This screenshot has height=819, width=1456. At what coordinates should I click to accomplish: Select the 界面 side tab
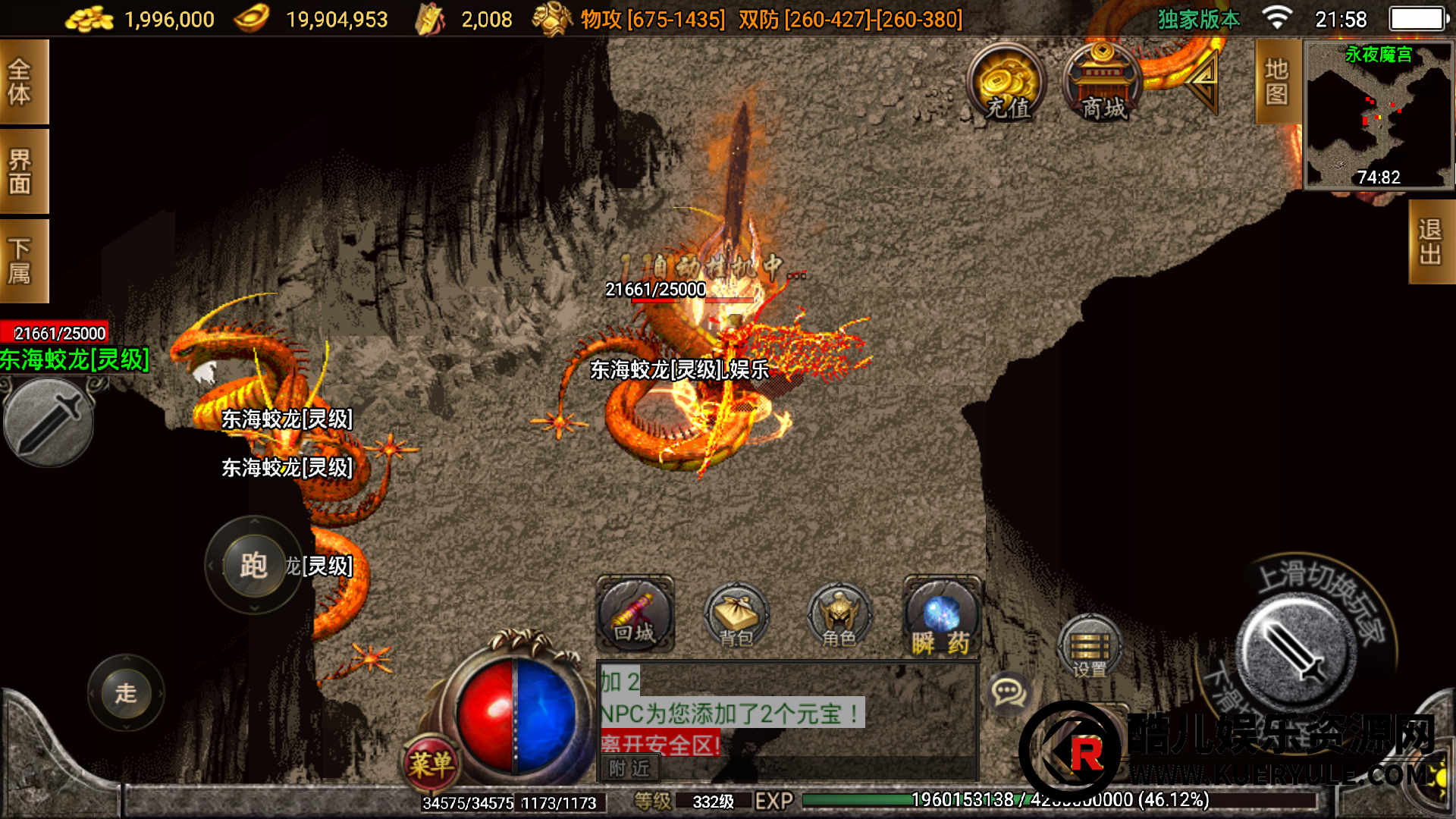pyautogui.click(x=23, y=171)
